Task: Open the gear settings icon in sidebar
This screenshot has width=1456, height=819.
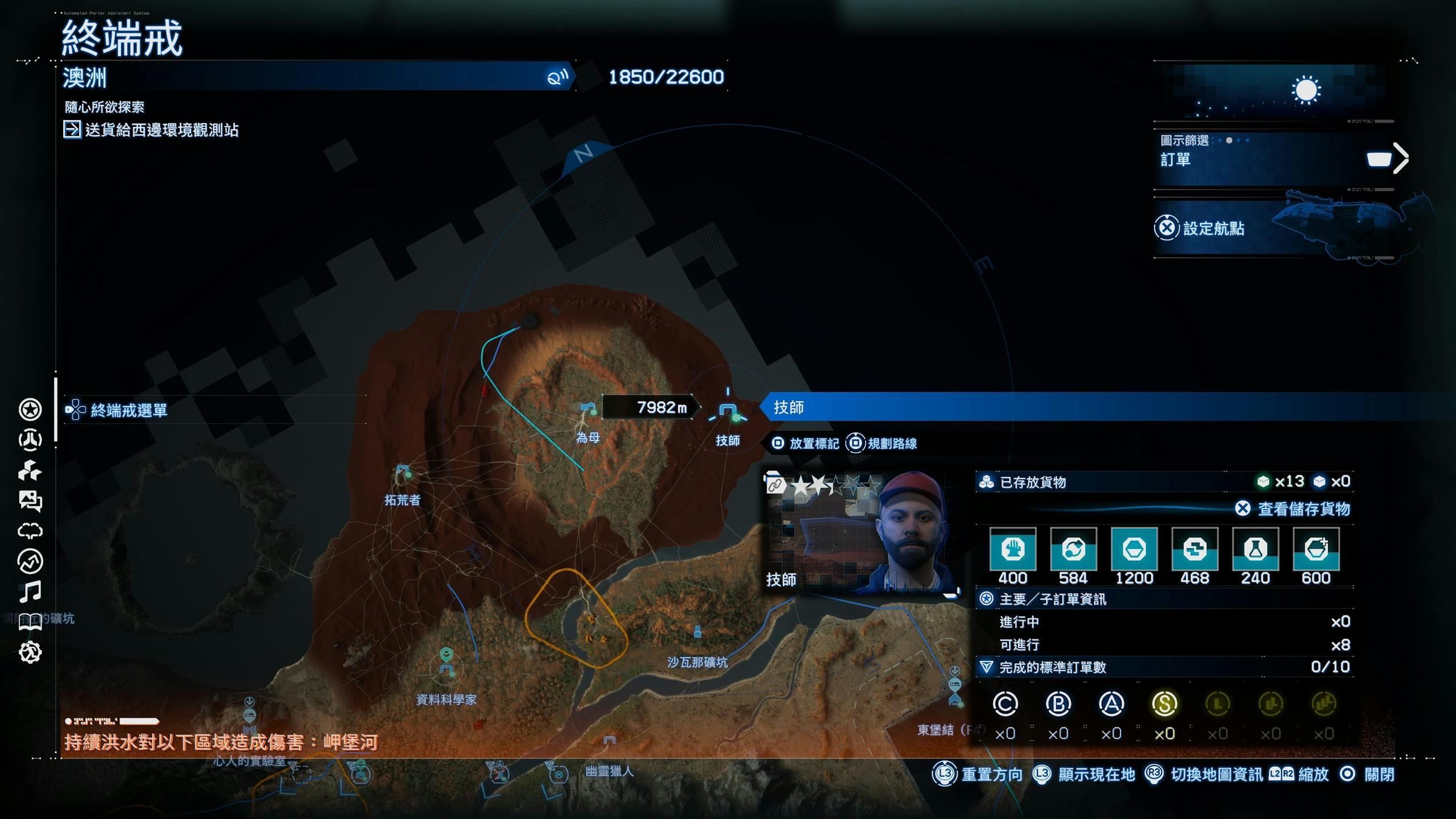Action: click(30, 652)
